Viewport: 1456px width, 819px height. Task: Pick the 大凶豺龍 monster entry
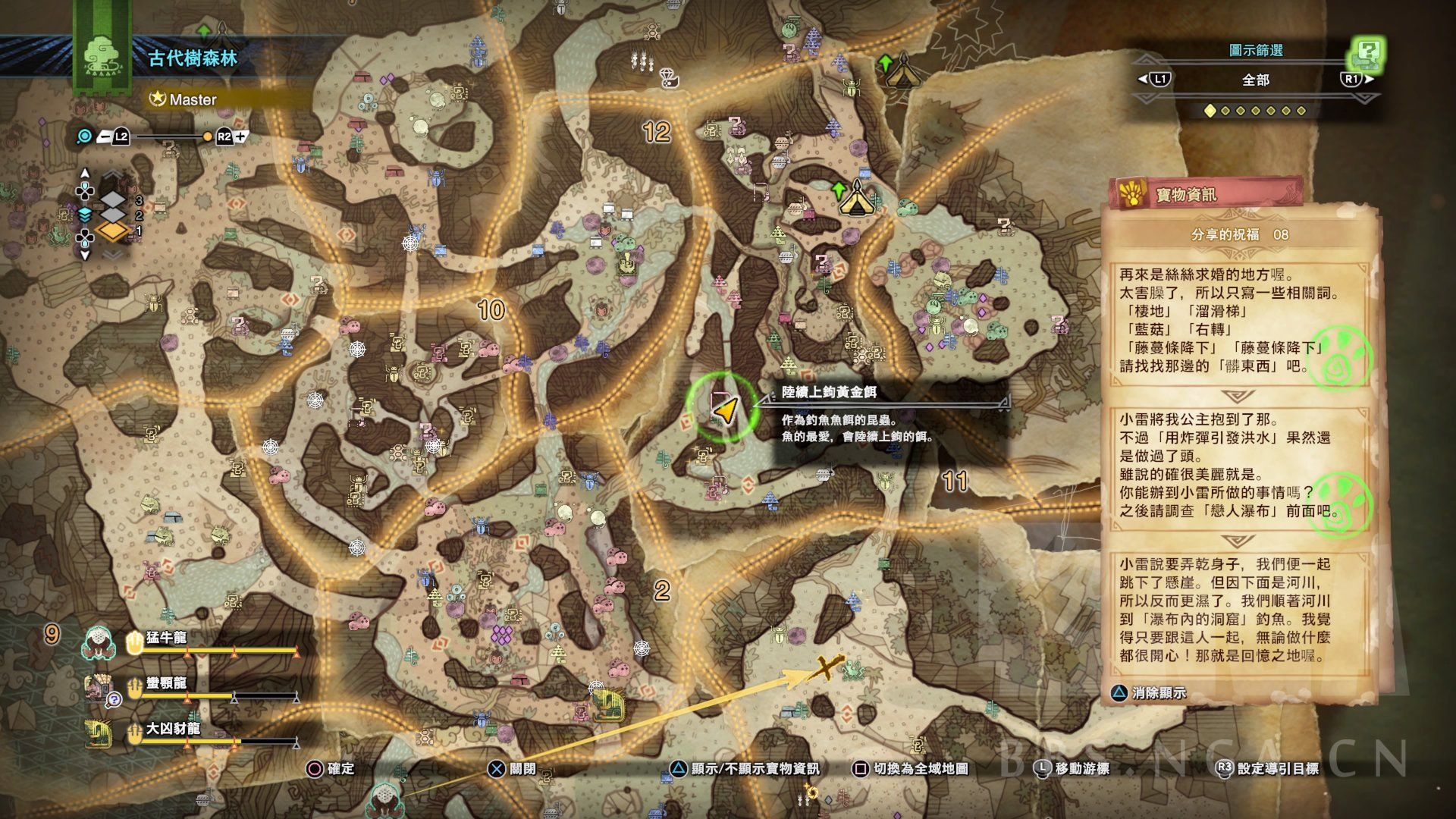(172, 729)
